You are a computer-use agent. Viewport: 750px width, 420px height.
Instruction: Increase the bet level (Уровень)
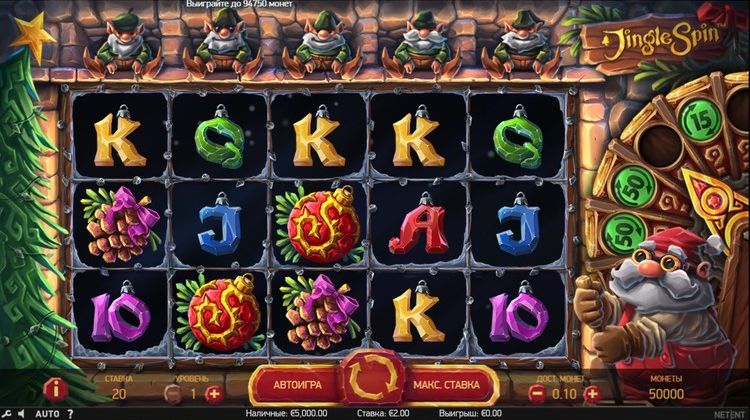click(212, 393)
